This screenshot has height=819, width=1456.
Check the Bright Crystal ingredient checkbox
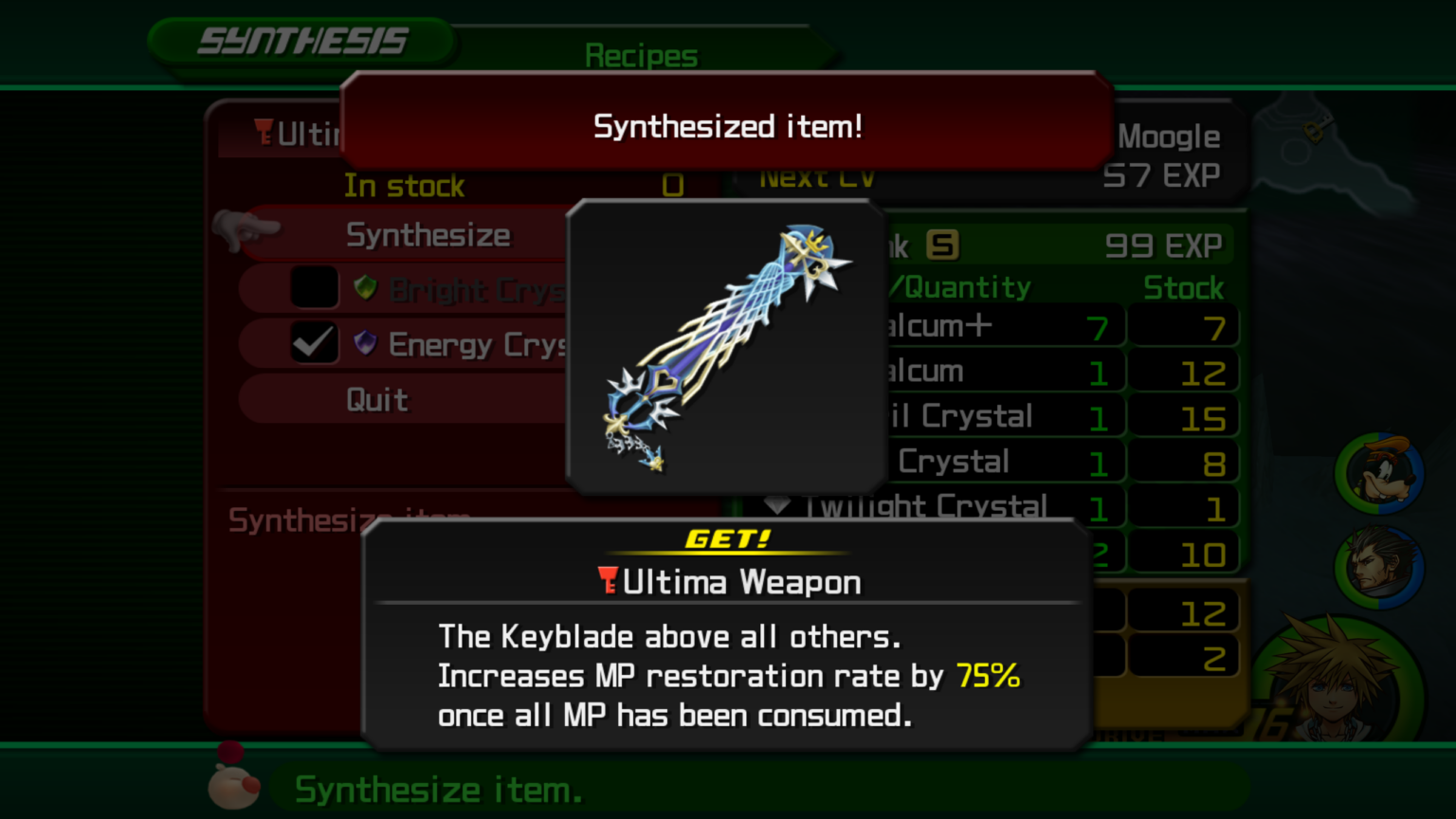tap(314, 286)
